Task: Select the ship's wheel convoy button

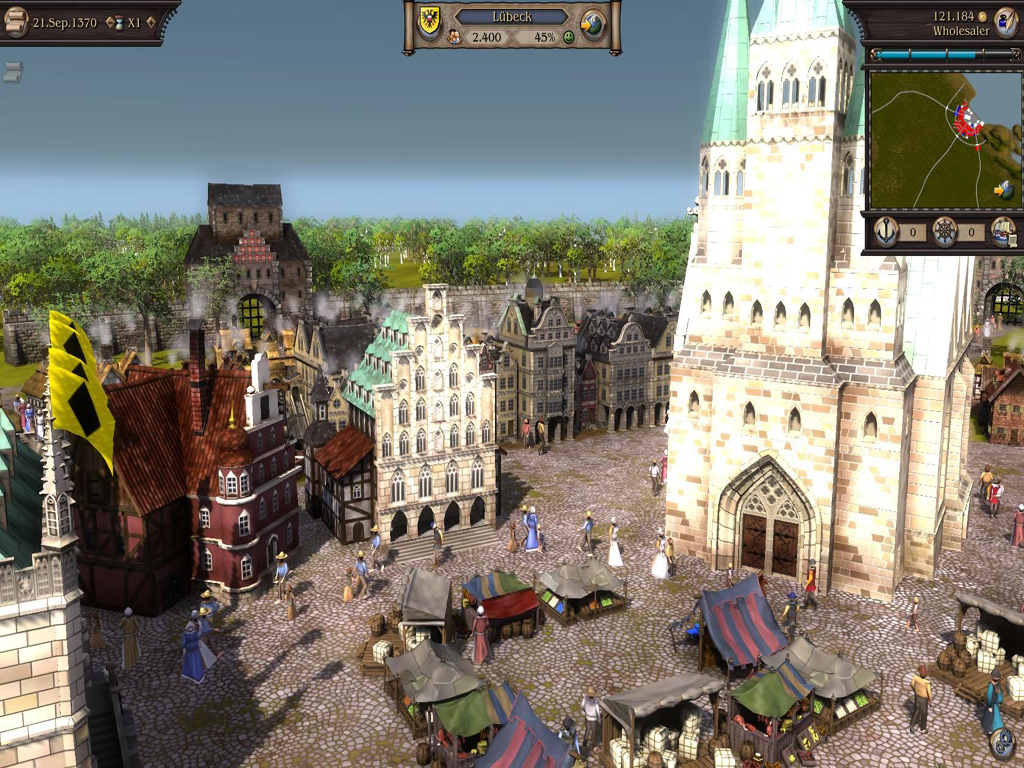Action: 944,232
